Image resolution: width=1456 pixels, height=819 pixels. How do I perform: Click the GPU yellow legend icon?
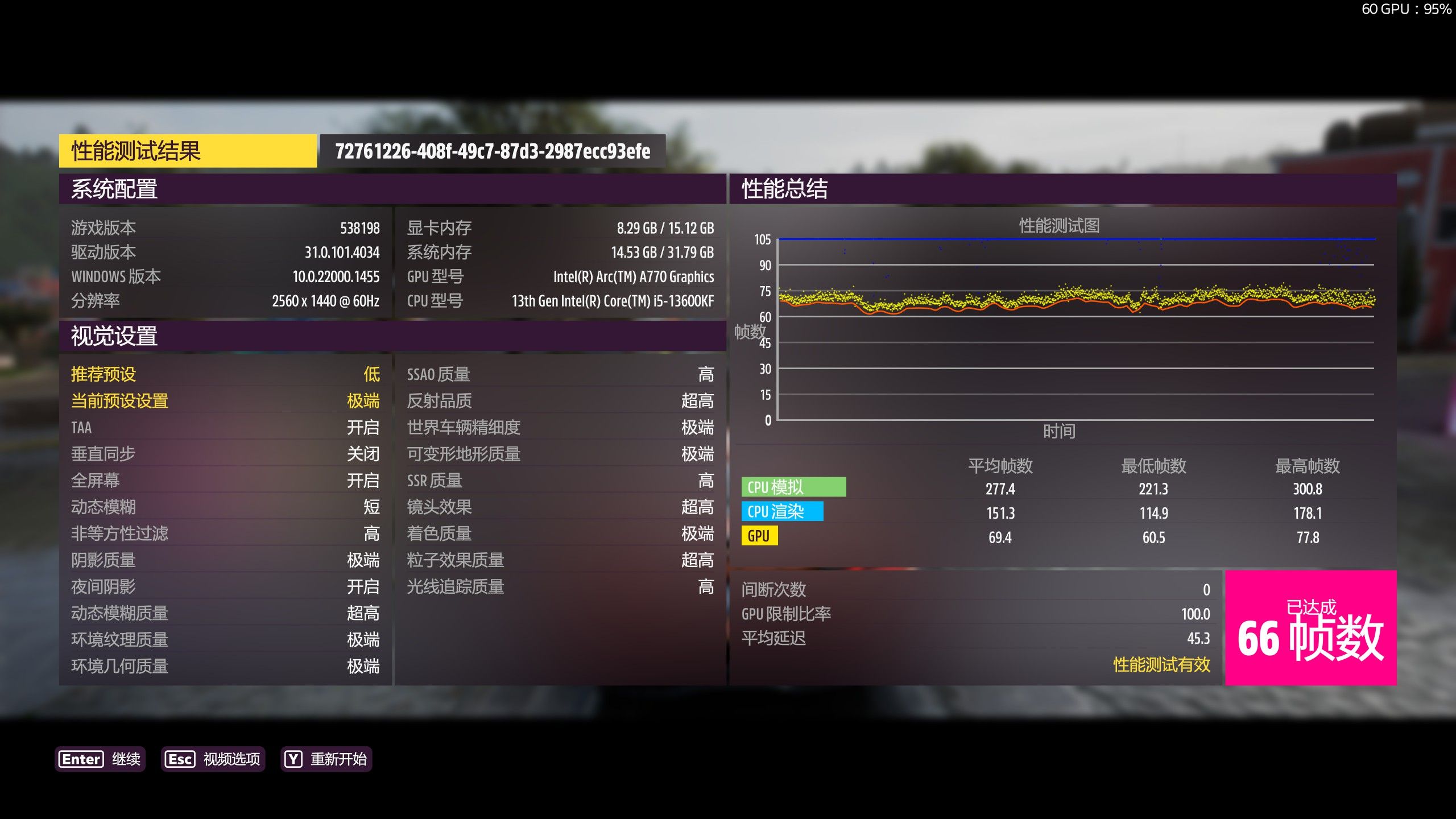pyautogui.click(x=761, y=536)
